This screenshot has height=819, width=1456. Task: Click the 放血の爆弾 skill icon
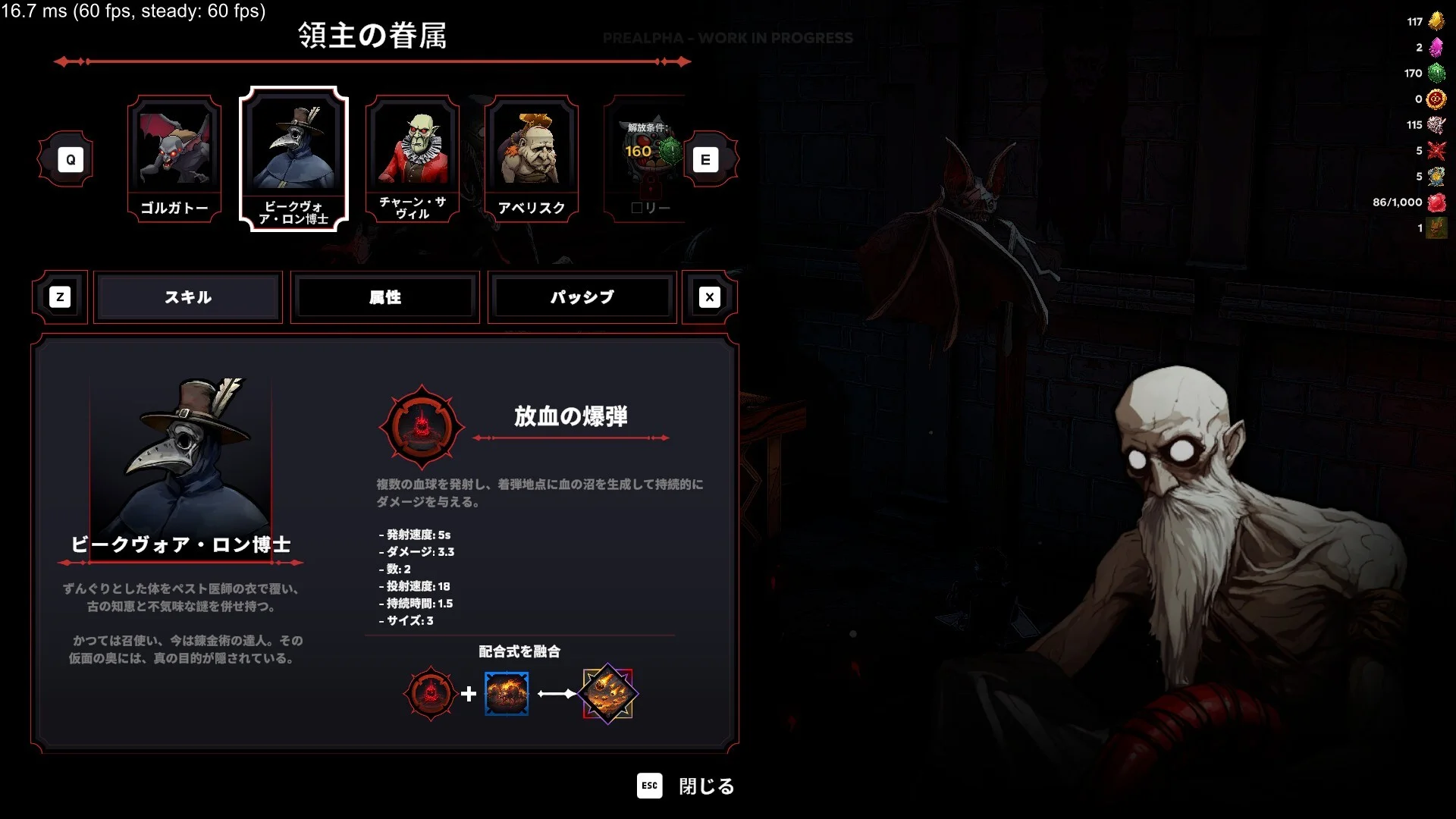point(422,427)
